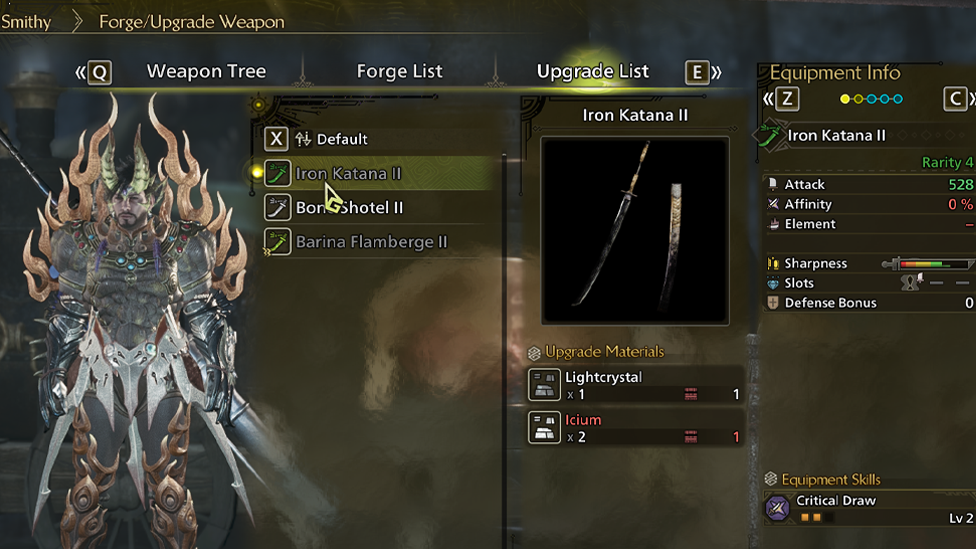Go to the Smithy breadcrumb
Screen dimensions: 976x549
[27, 21]
